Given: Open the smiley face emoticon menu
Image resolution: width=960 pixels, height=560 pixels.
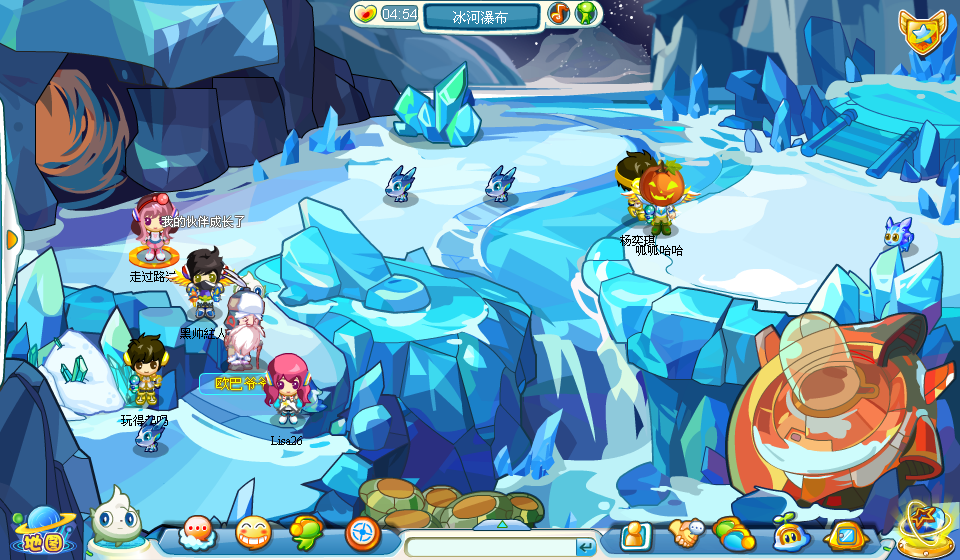Looking at the screenshot, I should pyautogui.click(x=253, y=534).
